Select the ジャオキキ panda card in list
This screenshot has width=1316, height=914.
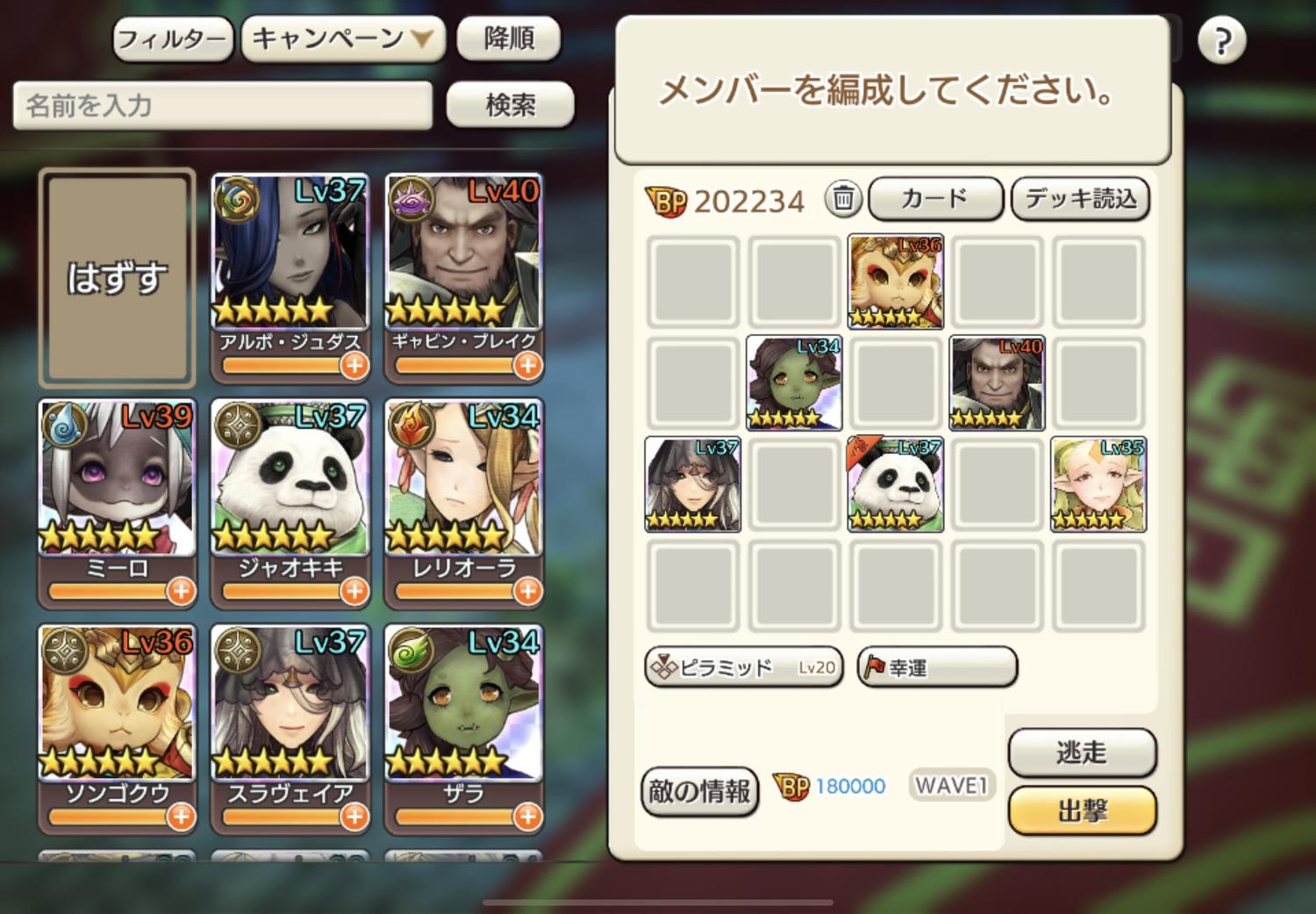tap(290, 489)
